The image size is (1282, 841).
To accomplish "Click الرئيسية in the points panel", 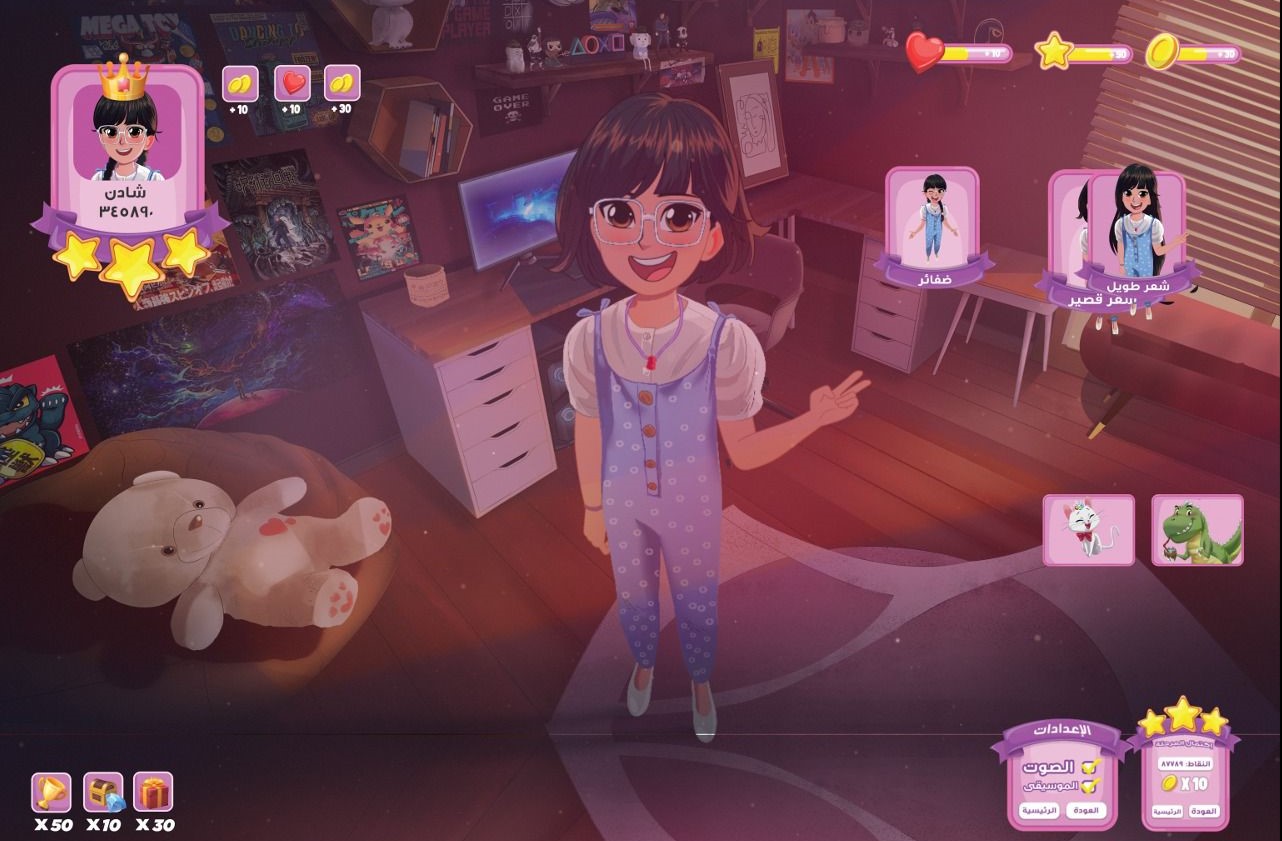I will coord(1168,811).
